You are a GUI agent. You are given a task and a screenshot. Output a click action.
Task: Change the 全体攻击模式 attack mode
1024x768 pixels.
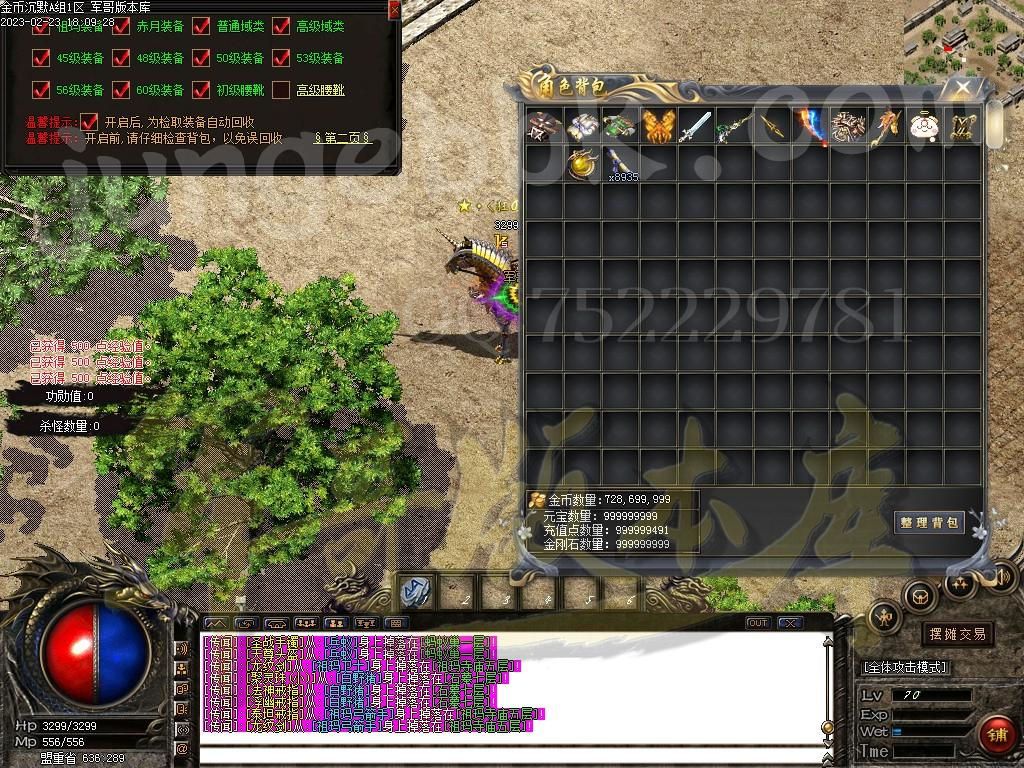point(905,667)
